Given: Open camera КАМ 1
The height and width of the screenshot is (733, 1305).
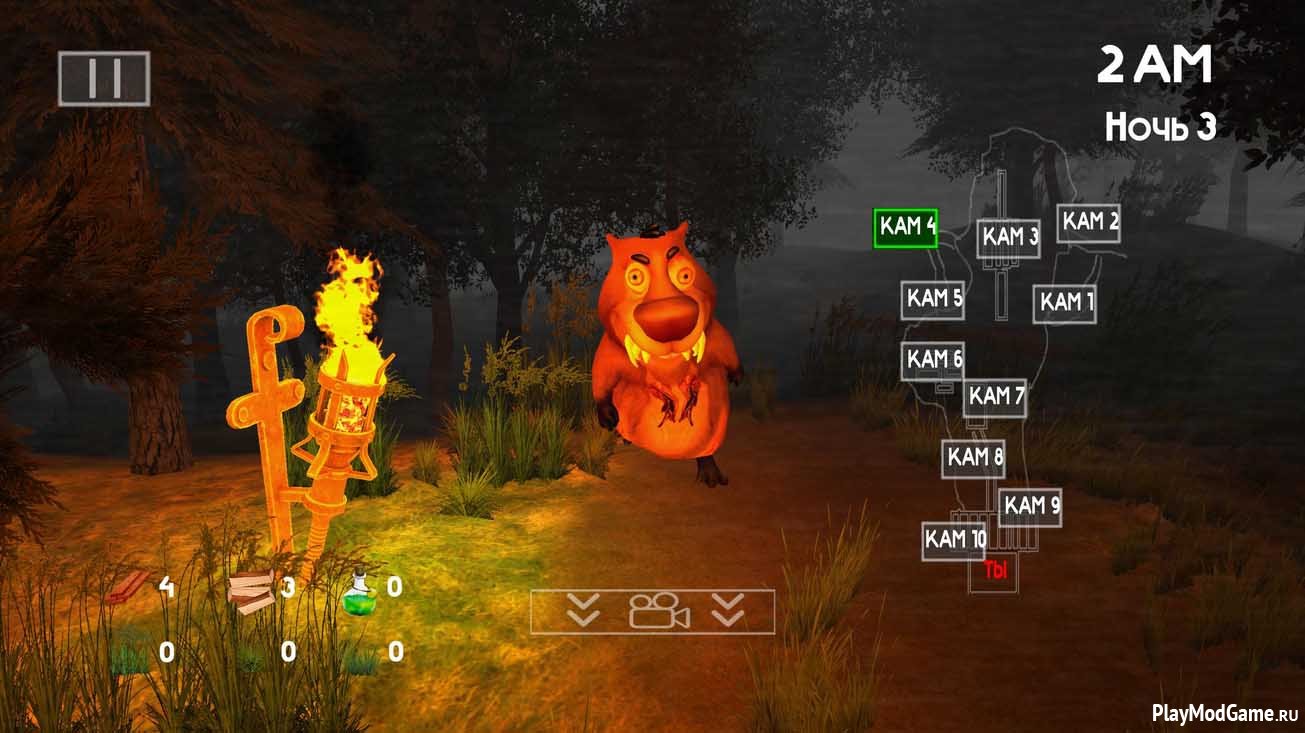Looking at the screenshot, I should pos(1065,302).
